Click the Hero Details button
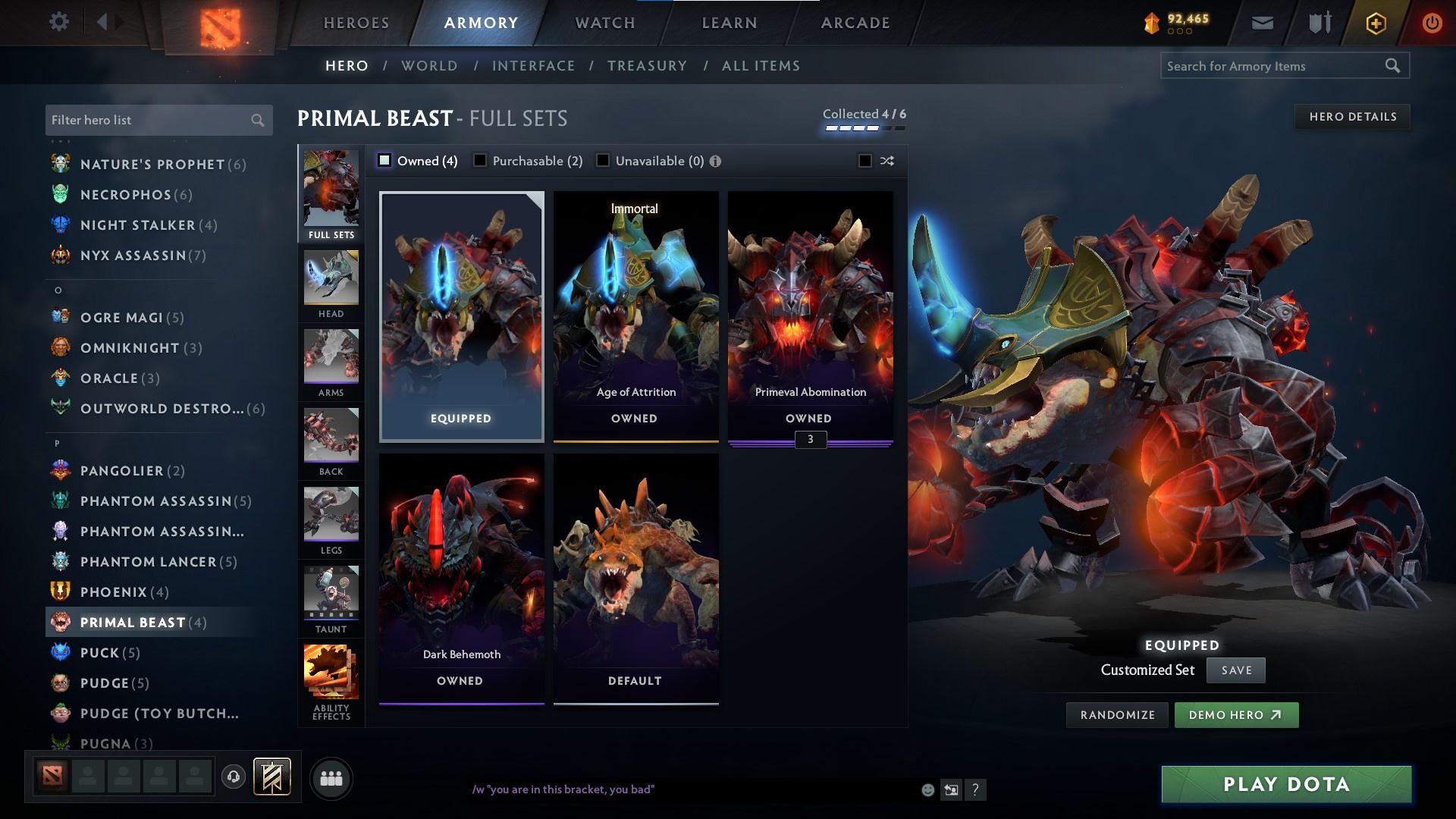 1352,116
